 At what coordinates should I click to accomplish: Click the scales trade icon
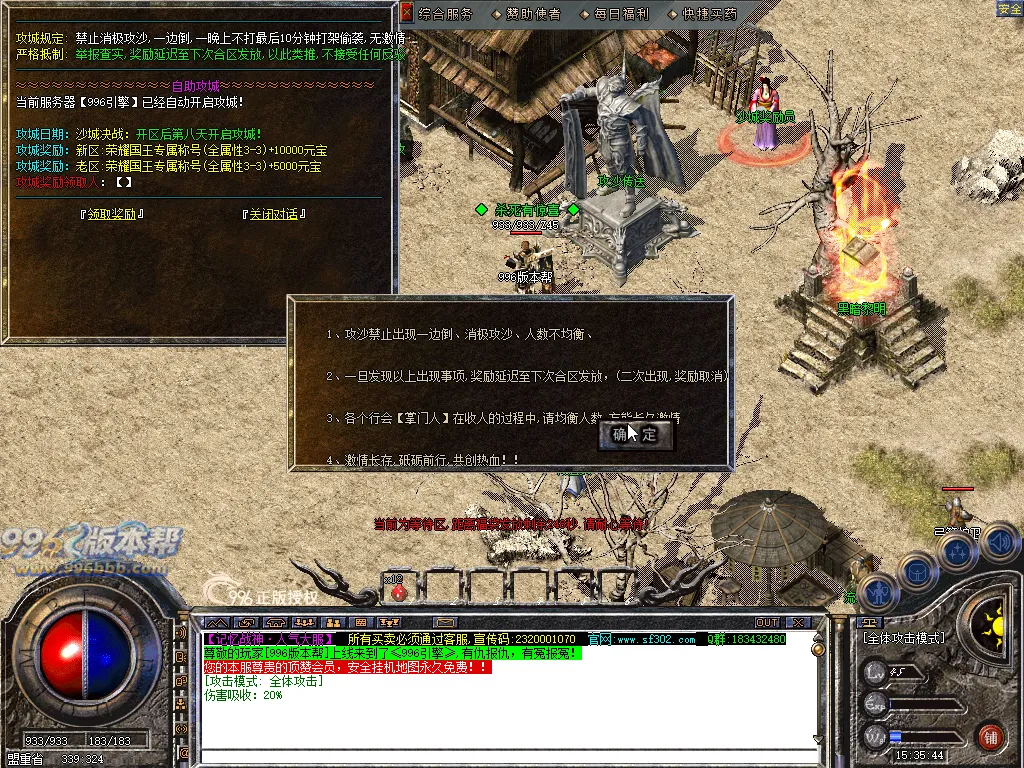click(867, 621)
